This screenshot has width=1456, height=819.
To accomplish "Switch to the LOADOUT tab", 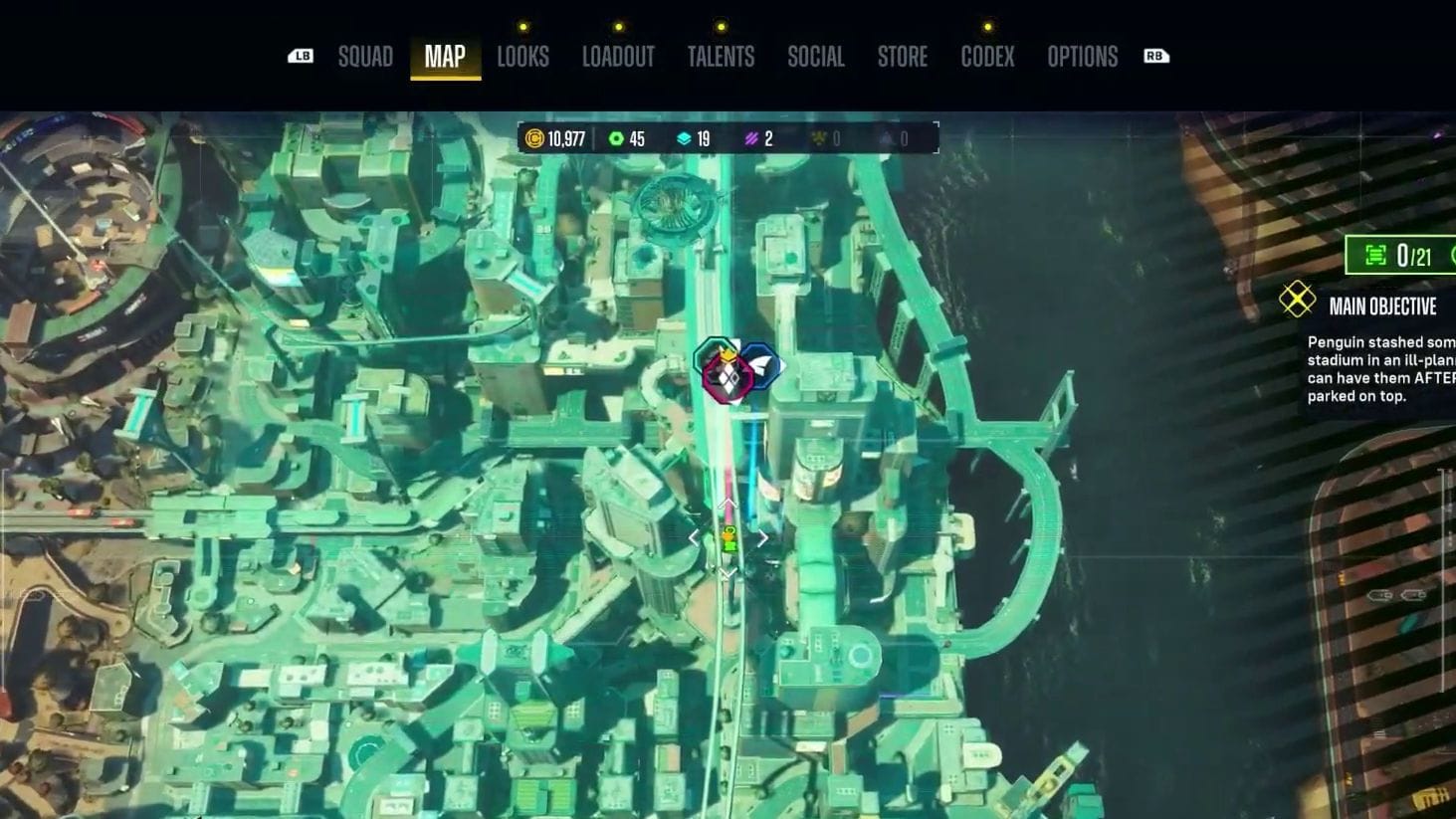I will 618,57.
